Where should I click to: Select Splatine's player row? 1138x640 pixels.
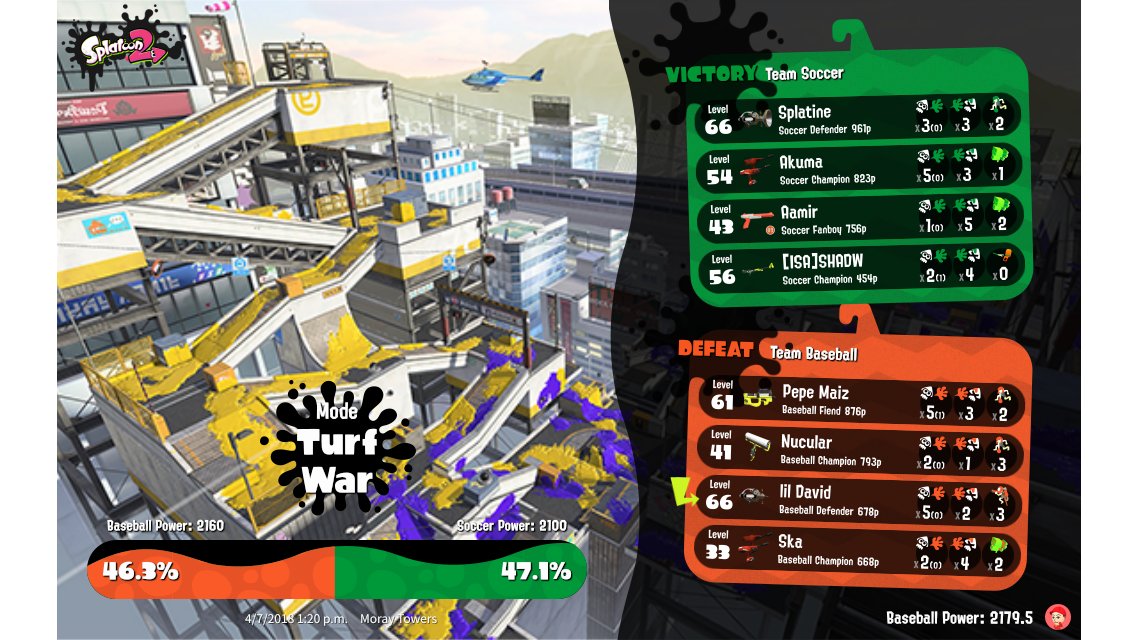(860, 116)
